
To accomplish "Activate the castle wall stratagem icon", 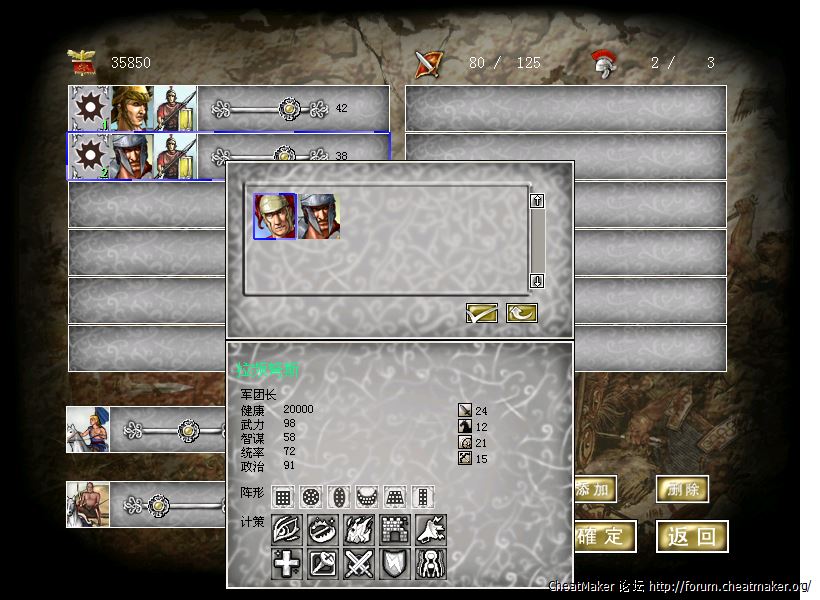I will point(395,530).
